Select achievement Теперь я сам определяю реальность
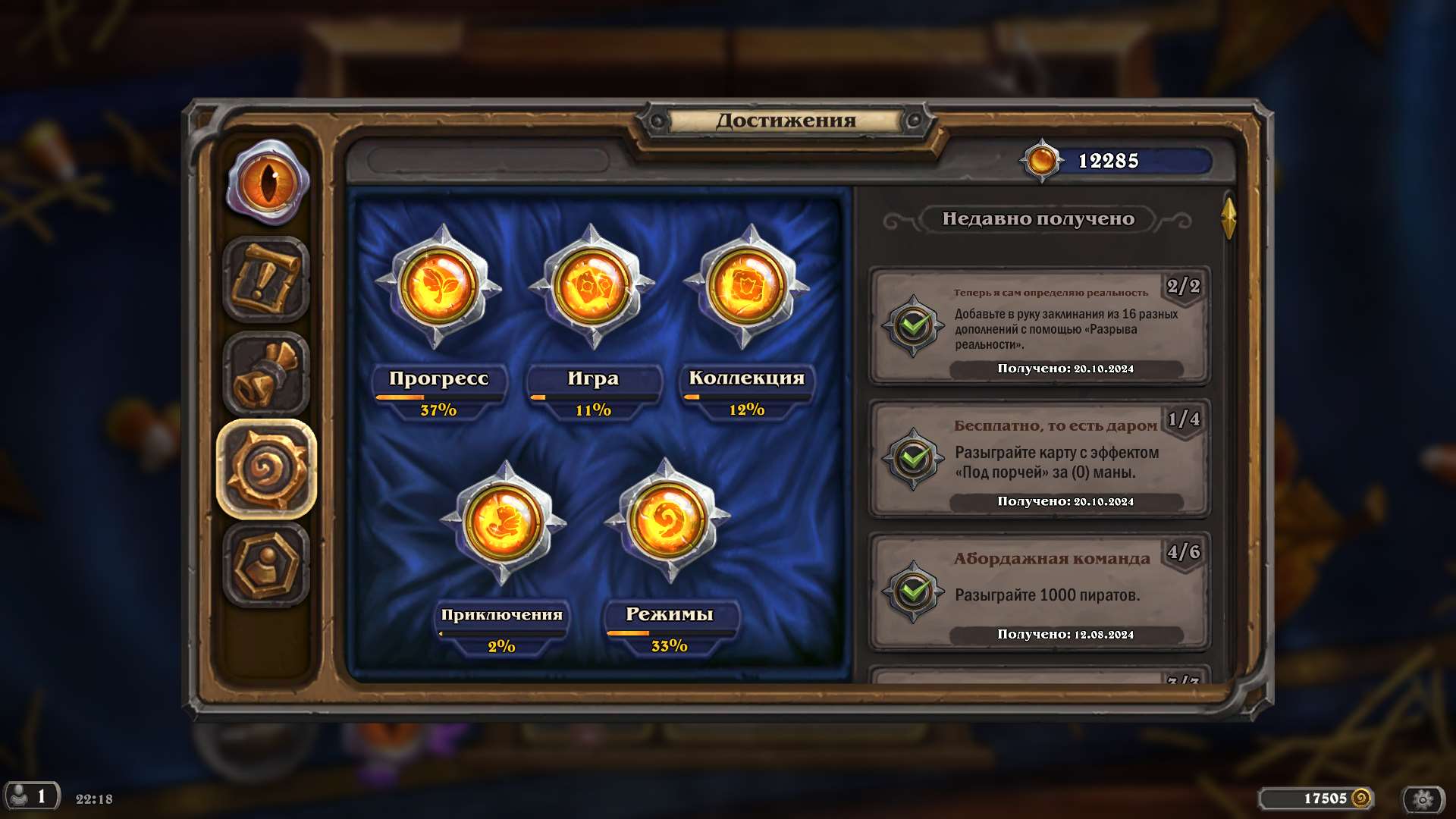 (1039, 326)
